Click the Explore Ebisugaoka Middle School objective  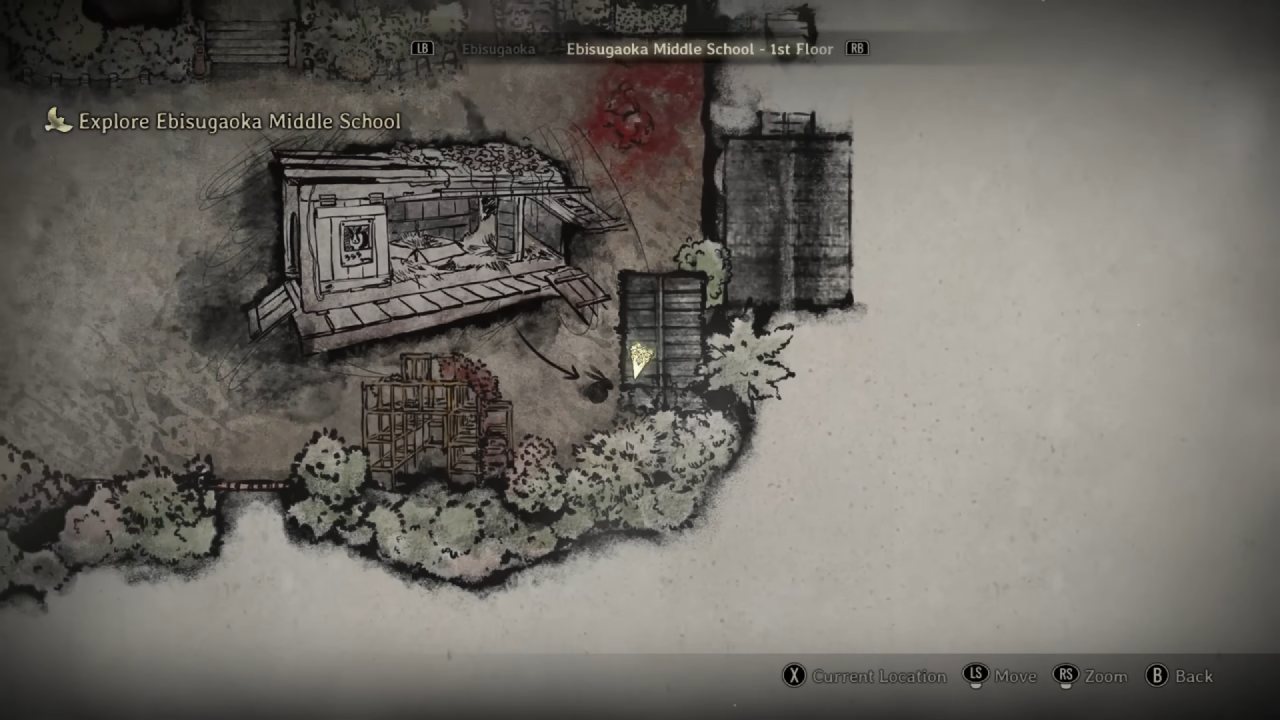(239, 122)
